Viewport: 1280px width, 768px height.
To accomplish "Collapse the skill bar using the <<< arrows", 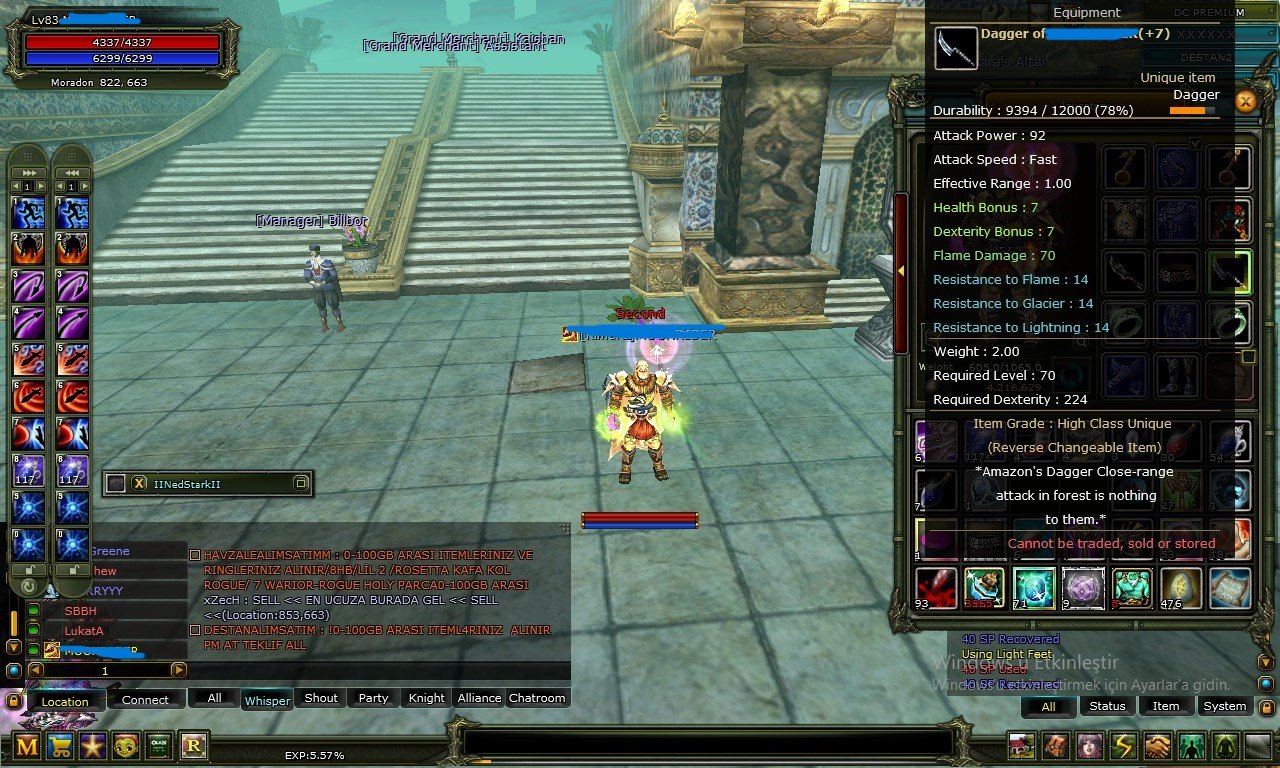I will (72, 172).
